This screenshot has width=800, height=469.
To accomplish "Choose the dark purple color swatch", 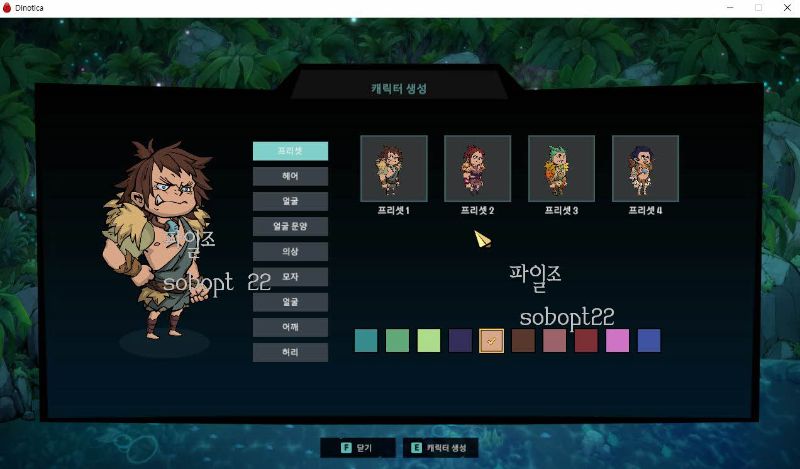I will click(460, 341).
